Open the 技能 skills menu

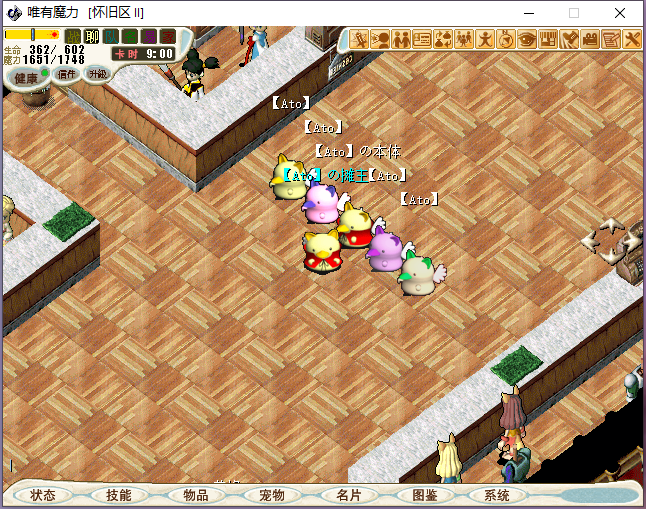(x=119, y=495)
